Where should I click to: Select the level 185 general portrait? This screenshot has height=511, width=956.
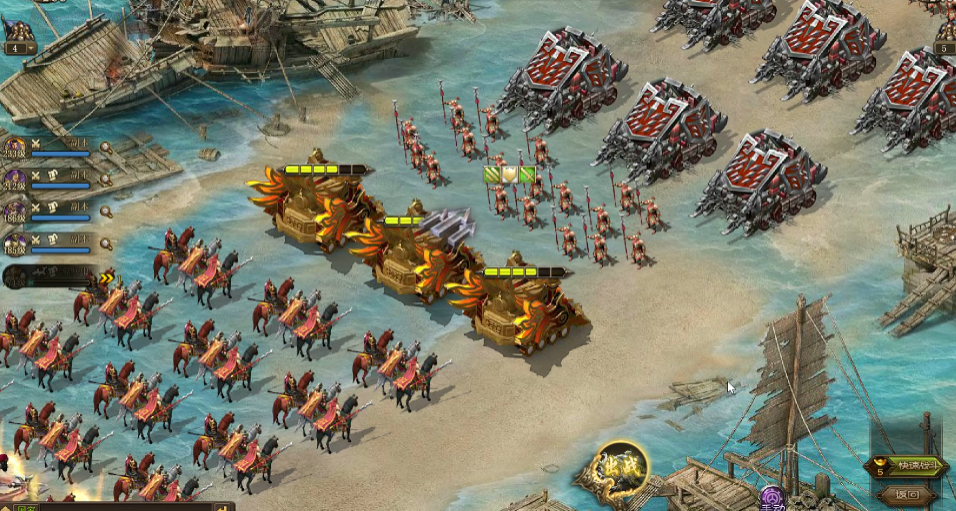click(14, 243)
